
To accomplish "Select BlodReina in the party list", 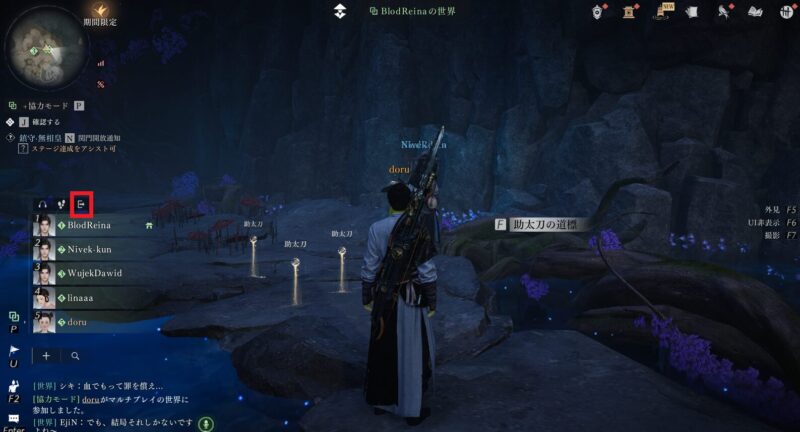I will coord(88,226).
